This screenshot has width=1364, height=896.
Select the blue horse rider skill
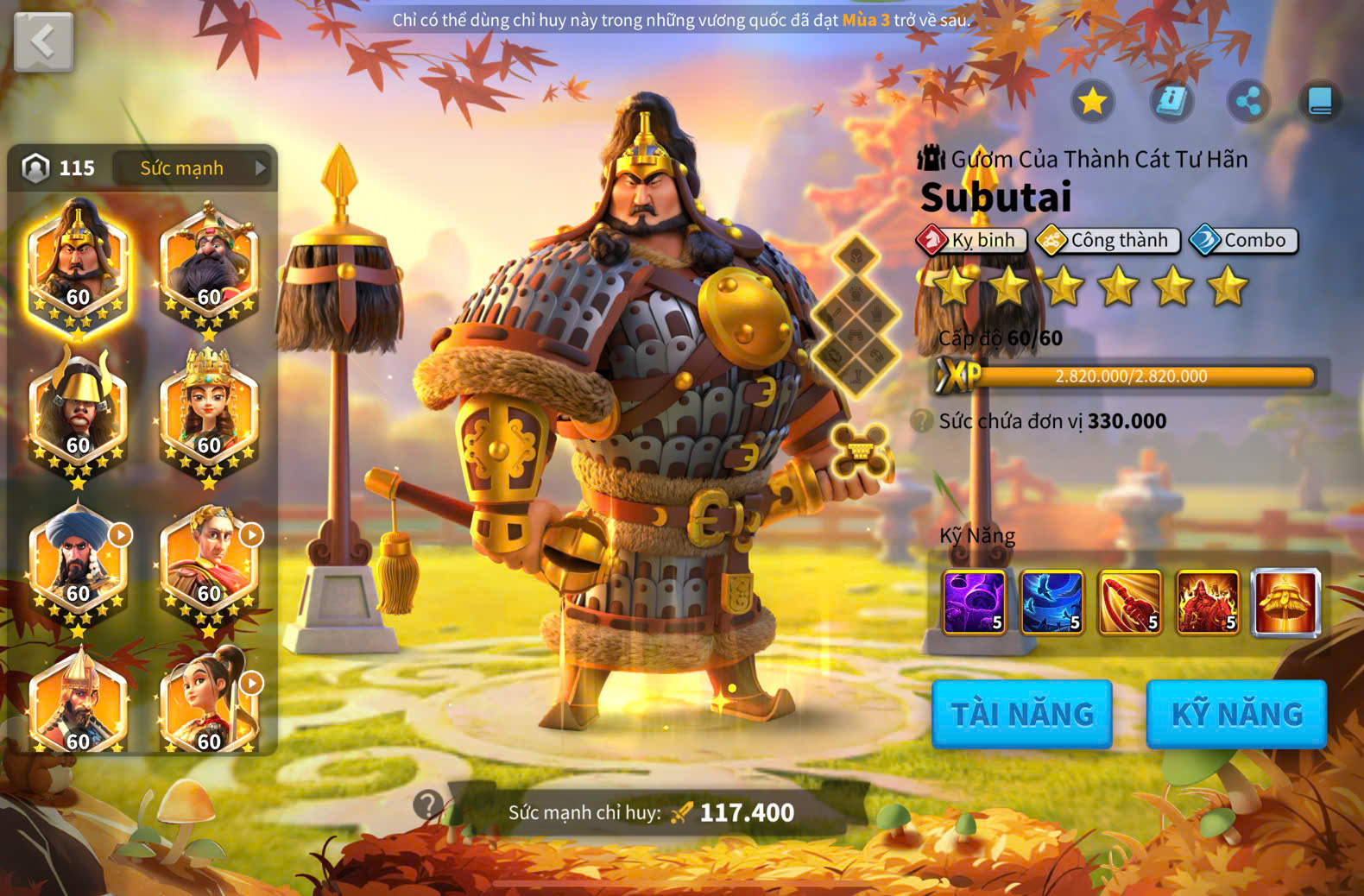pos(1052,603)
